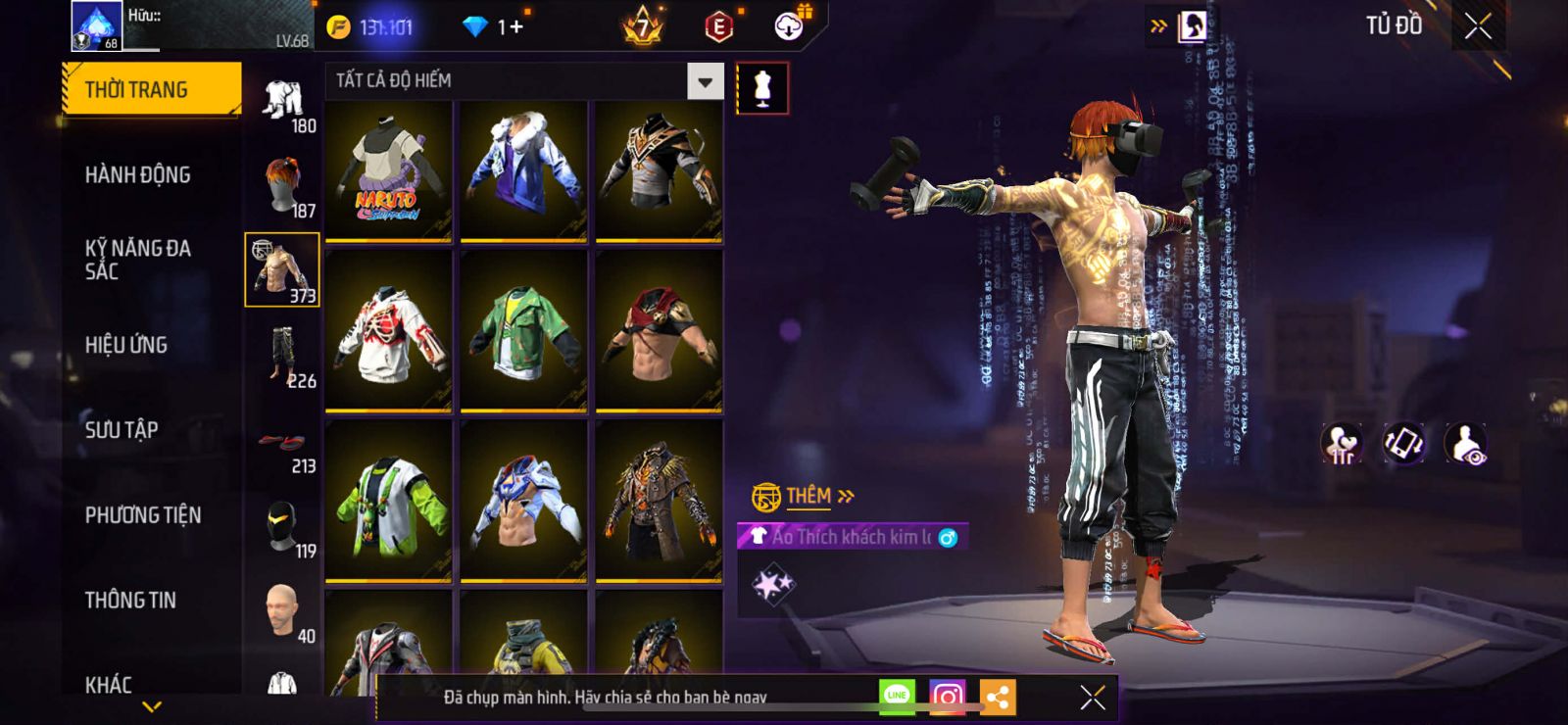1568x725 pixels.
Task: Close the Tủ Đồ wardrobe screen
Action: [x=1478, y=26]
